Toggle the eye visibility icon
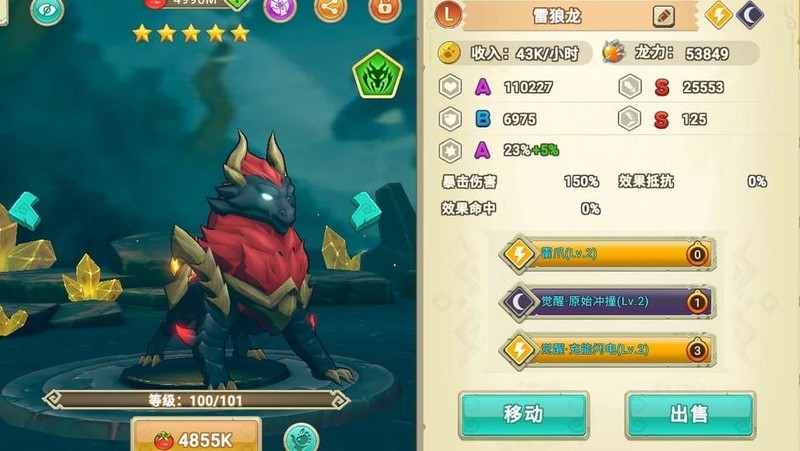This screenshot has width=800, height=451. pyautogui.click(x=46, y=9)
